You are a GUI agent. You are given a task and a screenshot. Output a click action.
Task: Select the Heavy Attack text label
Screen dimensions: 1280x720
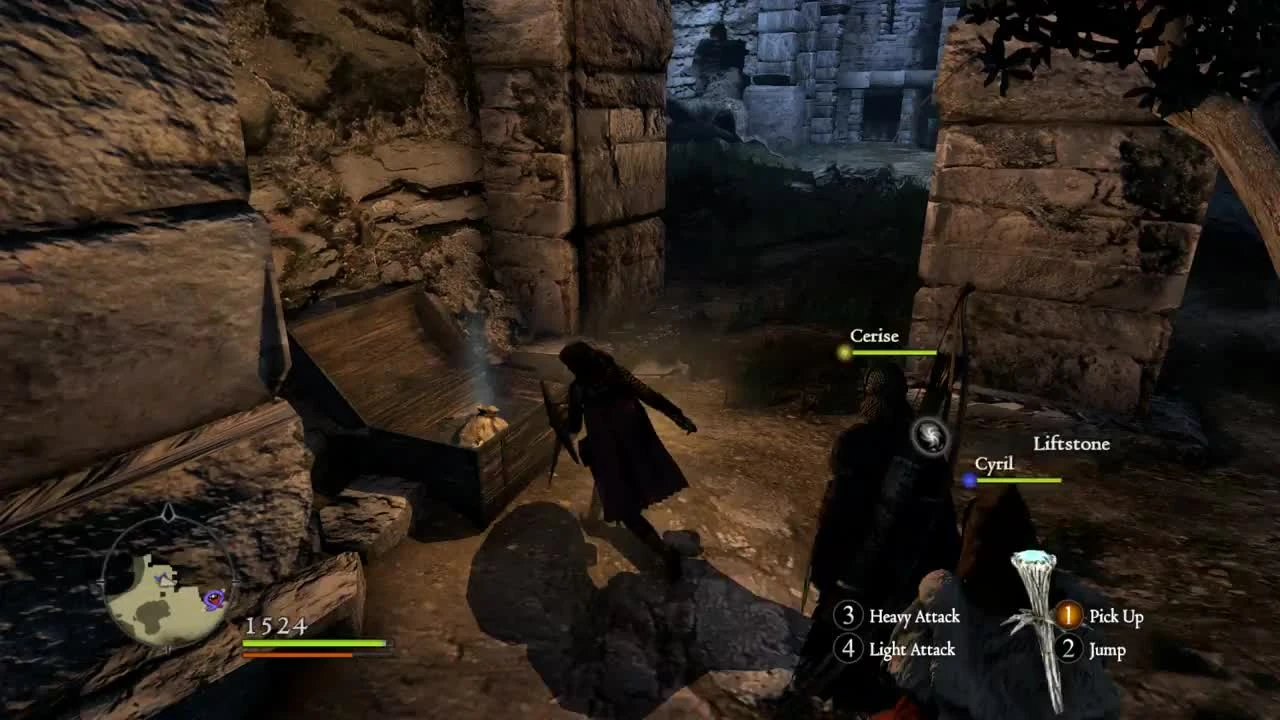(x=915, y=617)
